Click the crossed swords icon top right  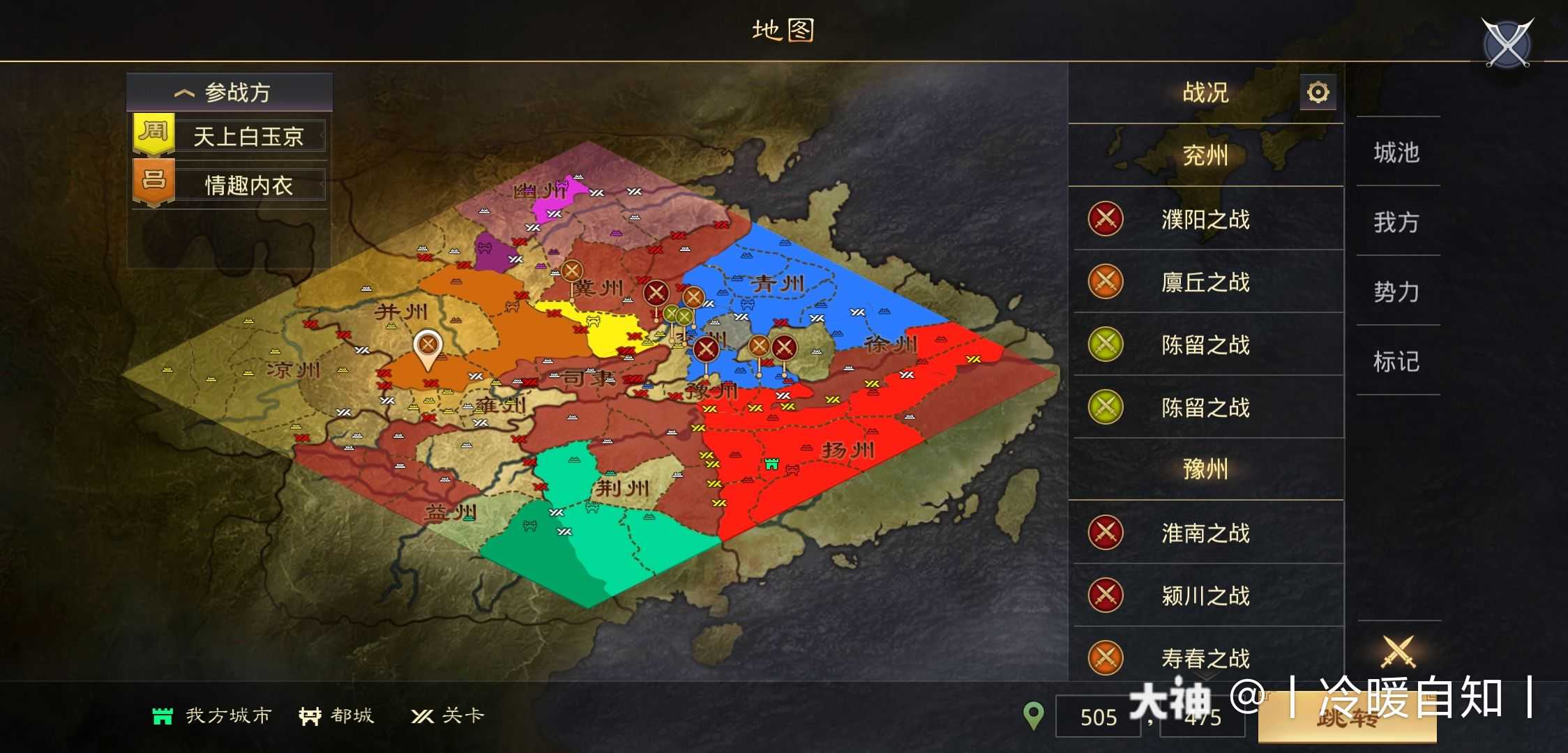[x=1507, y=43]
